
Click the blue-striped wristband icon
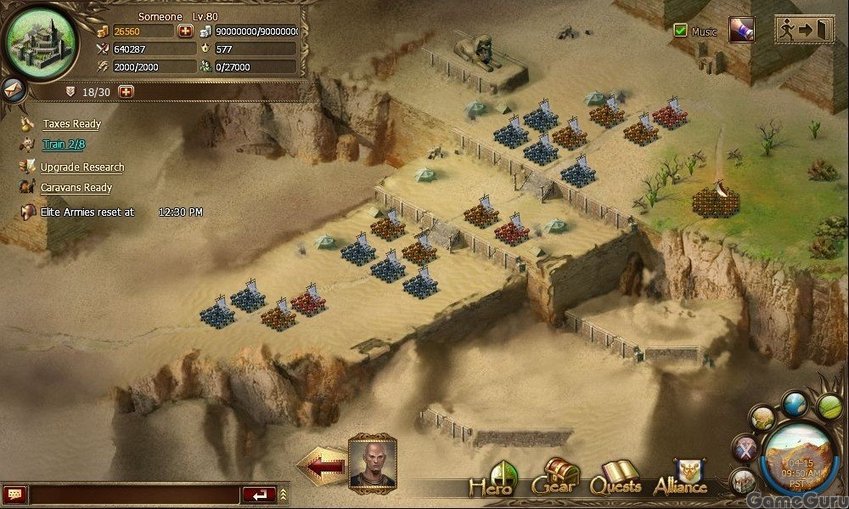741,30
